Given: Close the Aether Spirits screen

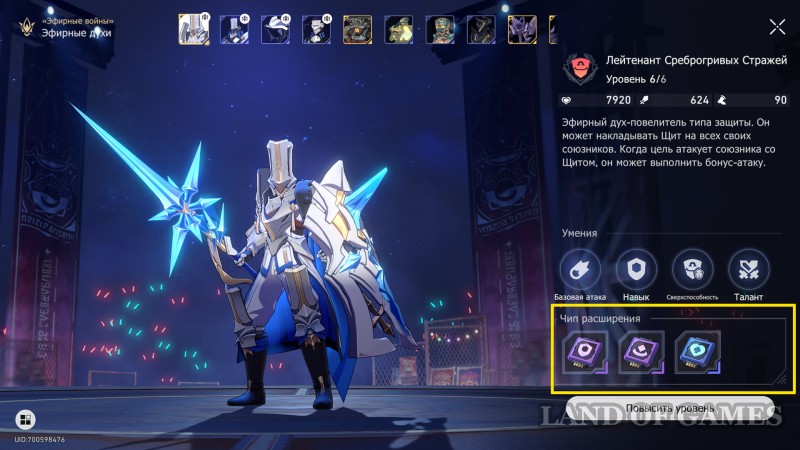Looking at the screenshot, I should pos(777,28).
